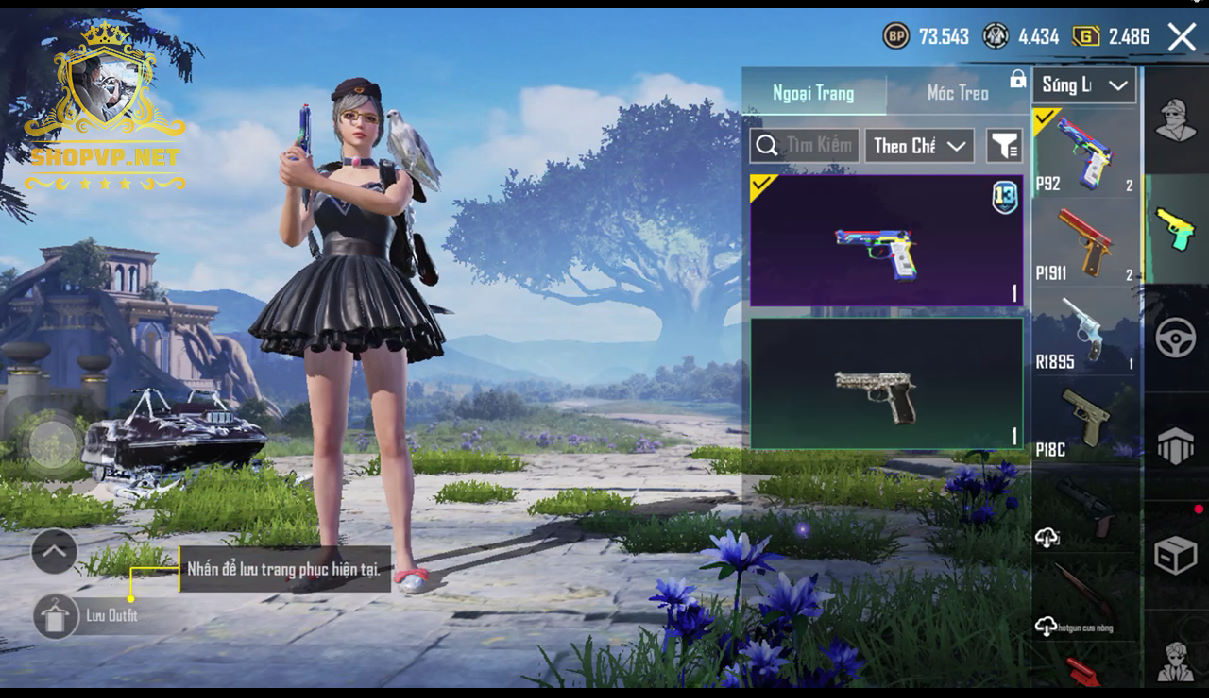Pick the red P1911 pistol entry
This screenshot has width=1209, height=698.
tap(1084, 244)
